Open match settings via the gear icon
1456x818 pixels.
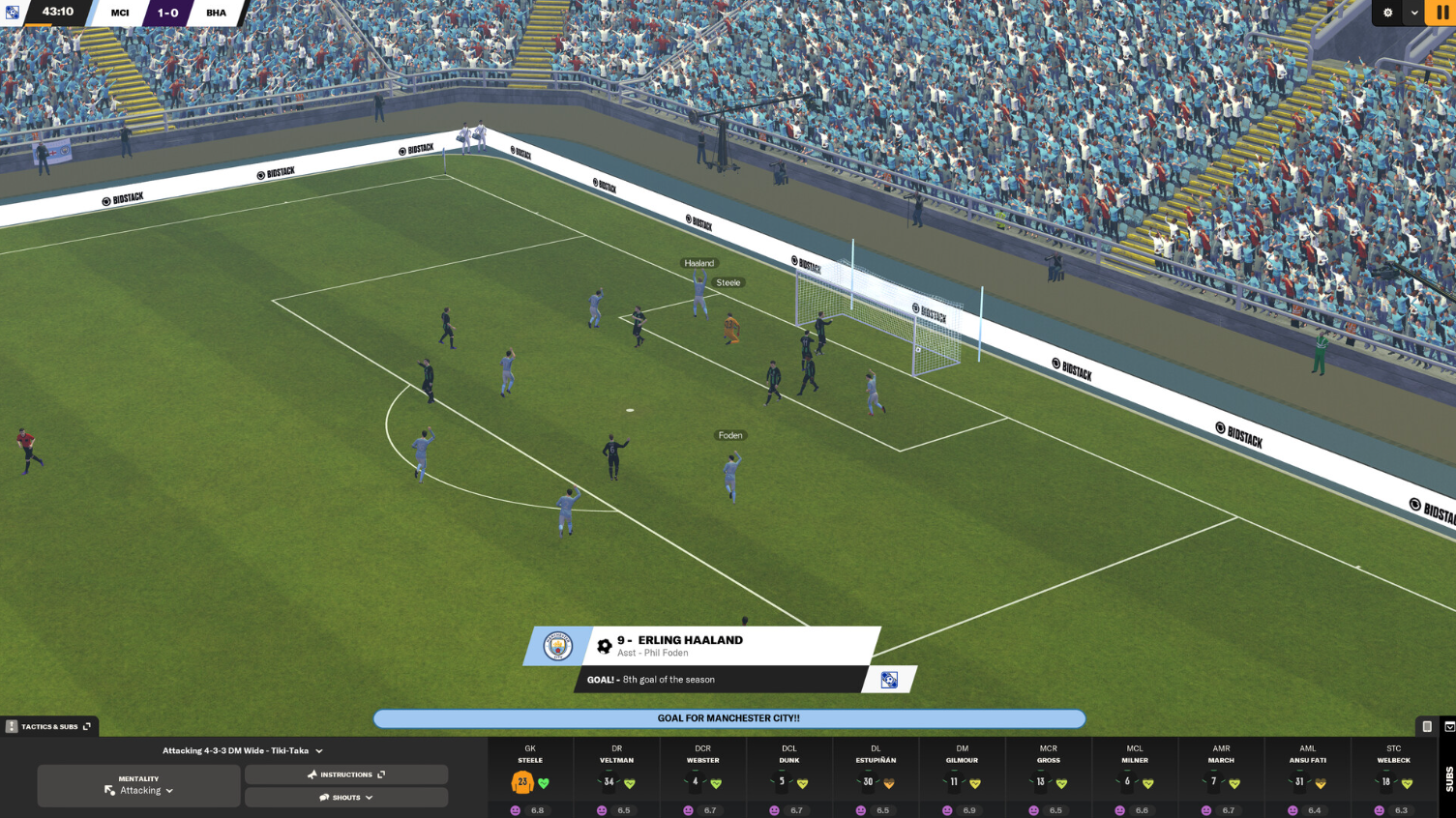(1387, 13)
